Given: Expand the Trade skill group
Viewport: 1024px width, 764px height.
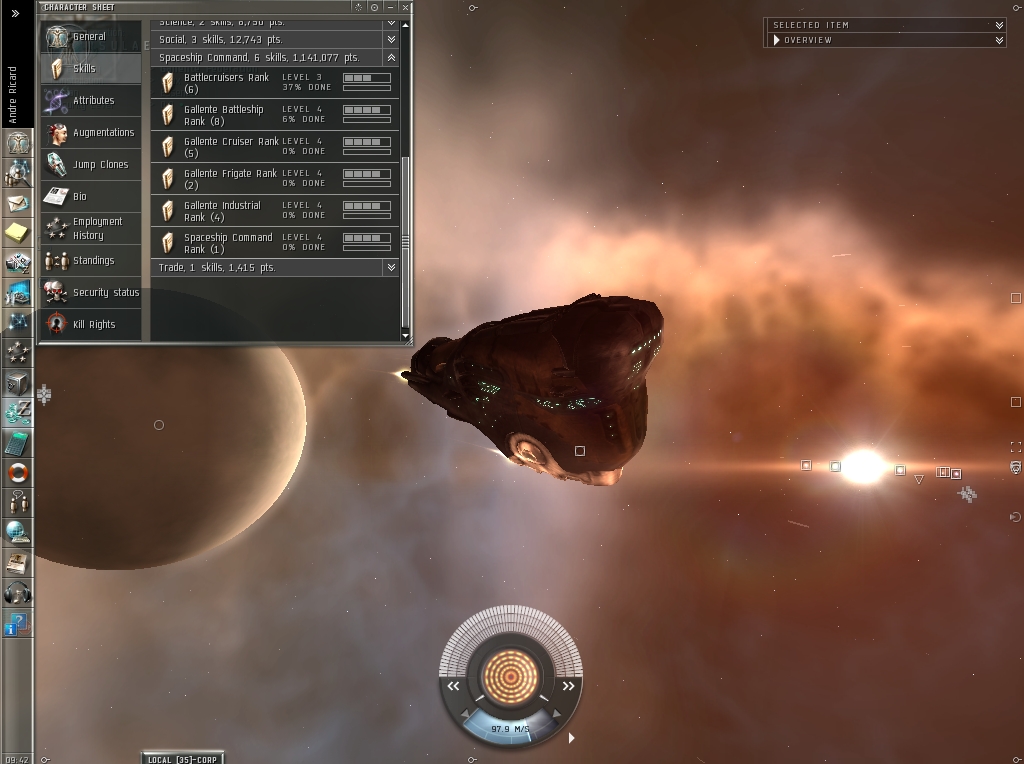Looking at the screenshot, I should point(391,268).
